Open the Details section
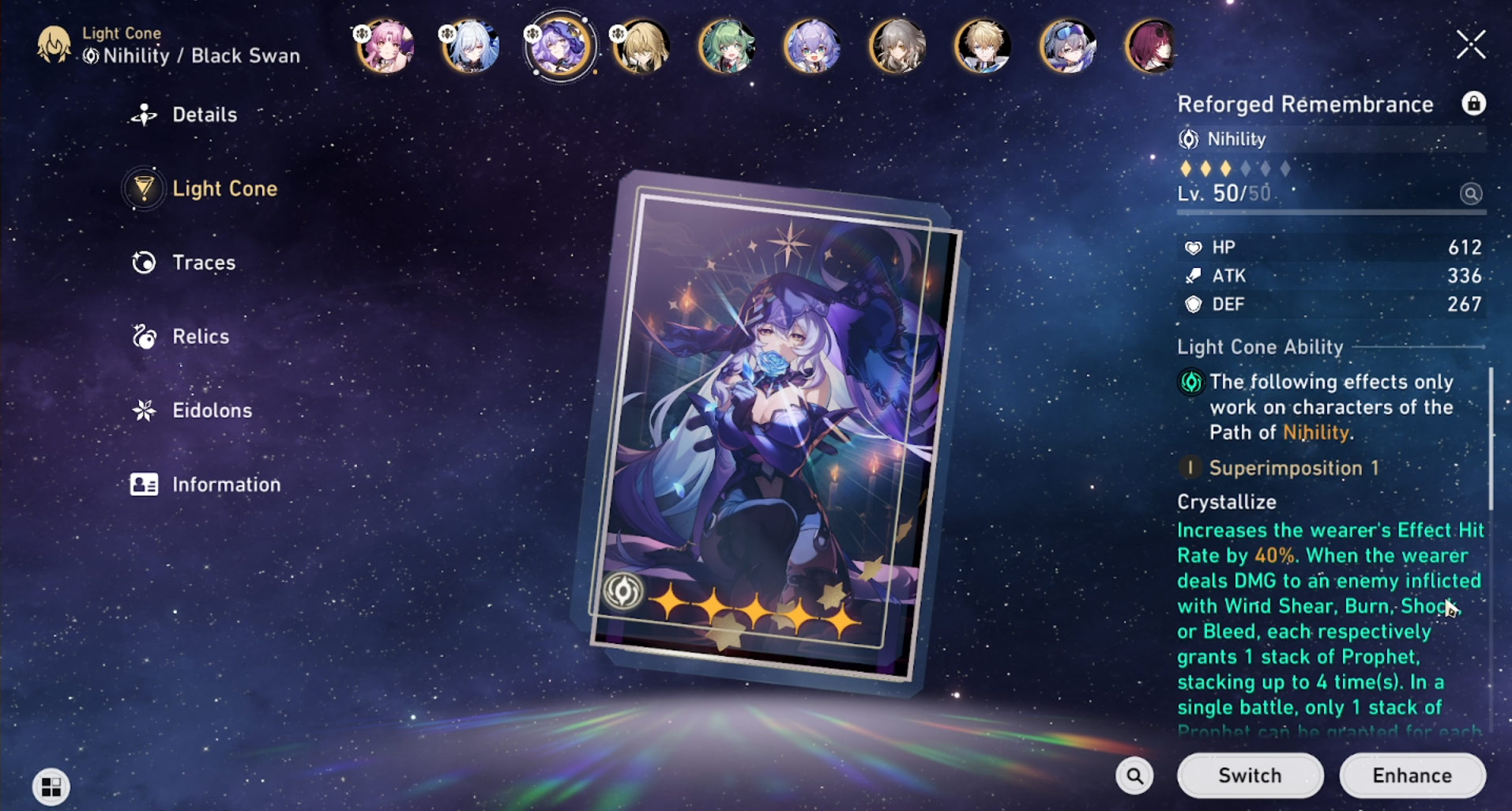This screenshot has width=1512, height=811. [204, 115]
